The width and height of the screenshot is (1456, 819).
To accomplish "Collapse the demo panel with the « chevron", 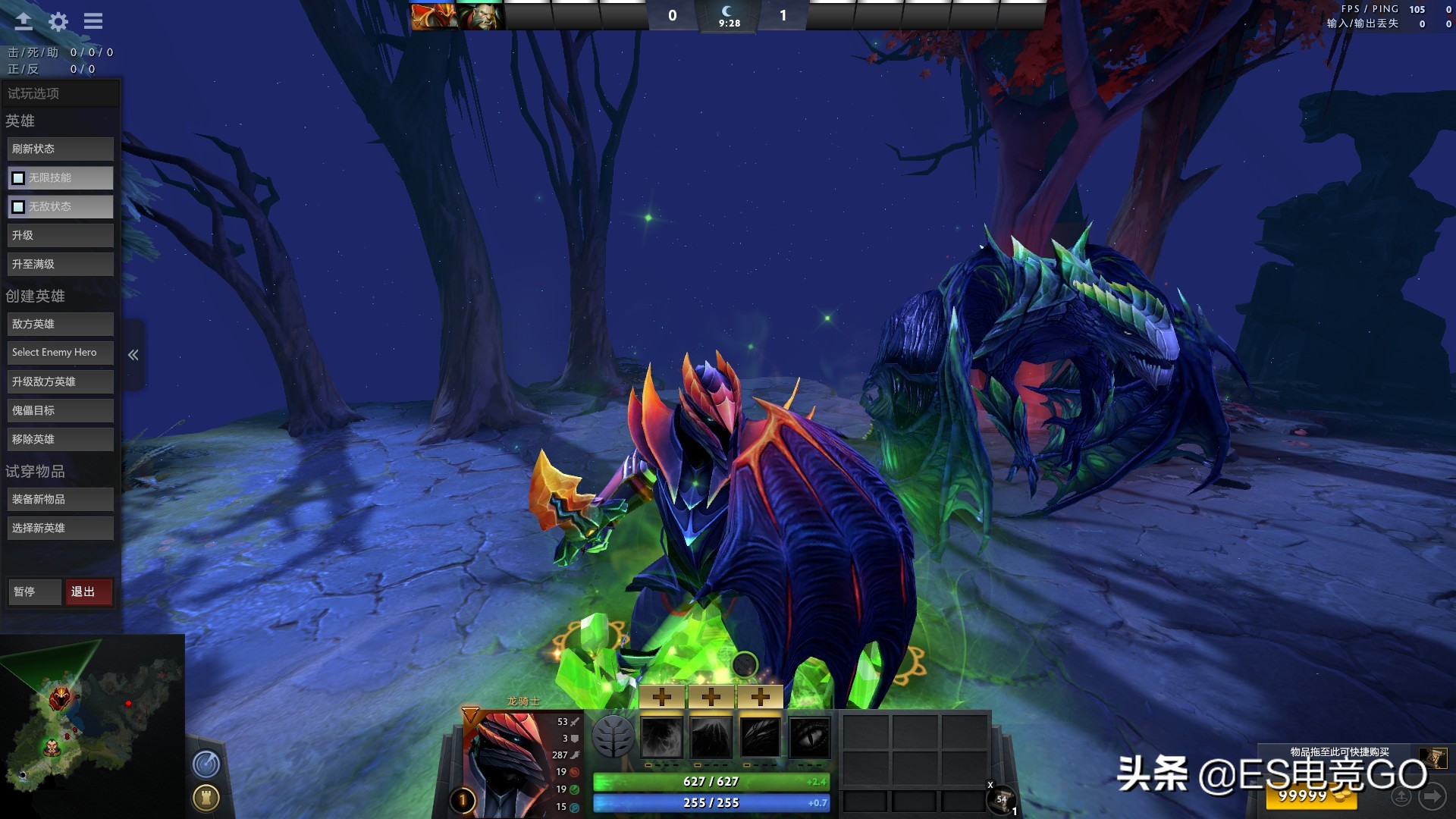I will coord(133,354).
